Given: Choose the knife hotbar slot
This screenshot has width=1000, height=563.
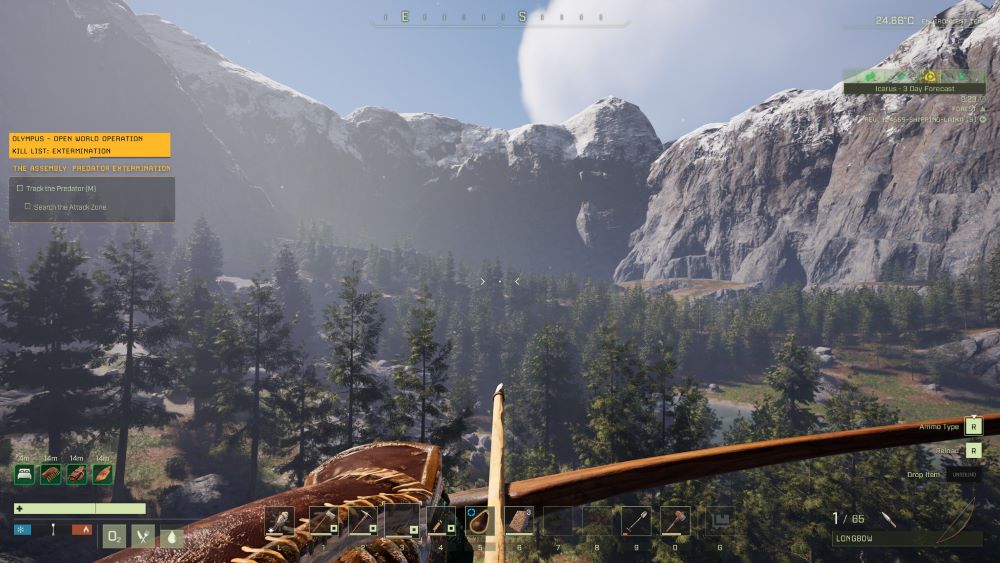Looking at the screenshot, I should (x=441, y=521).
